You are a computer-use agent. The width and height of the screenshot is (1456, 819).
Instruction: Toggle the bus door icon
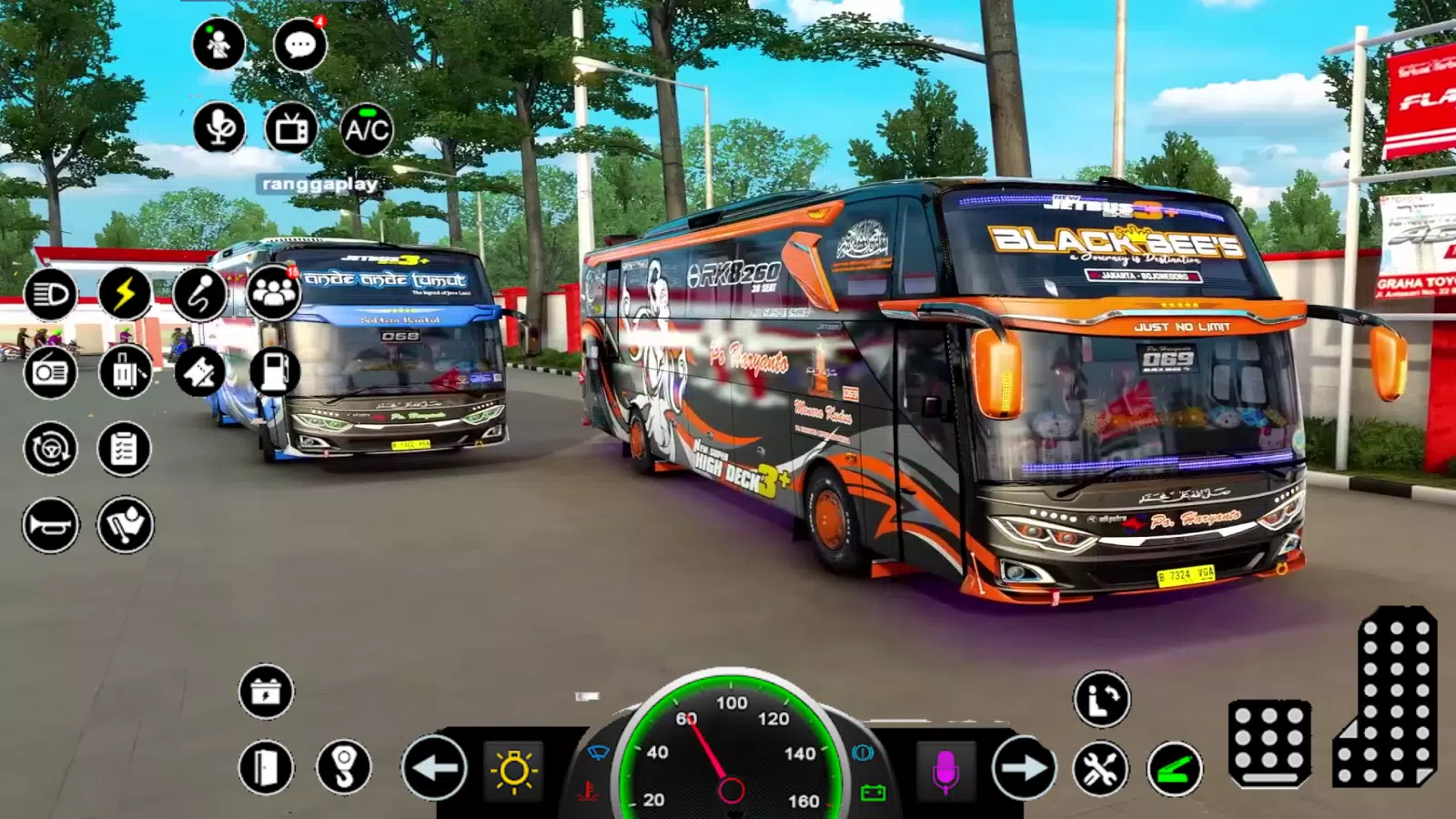[x=266, y=768]
